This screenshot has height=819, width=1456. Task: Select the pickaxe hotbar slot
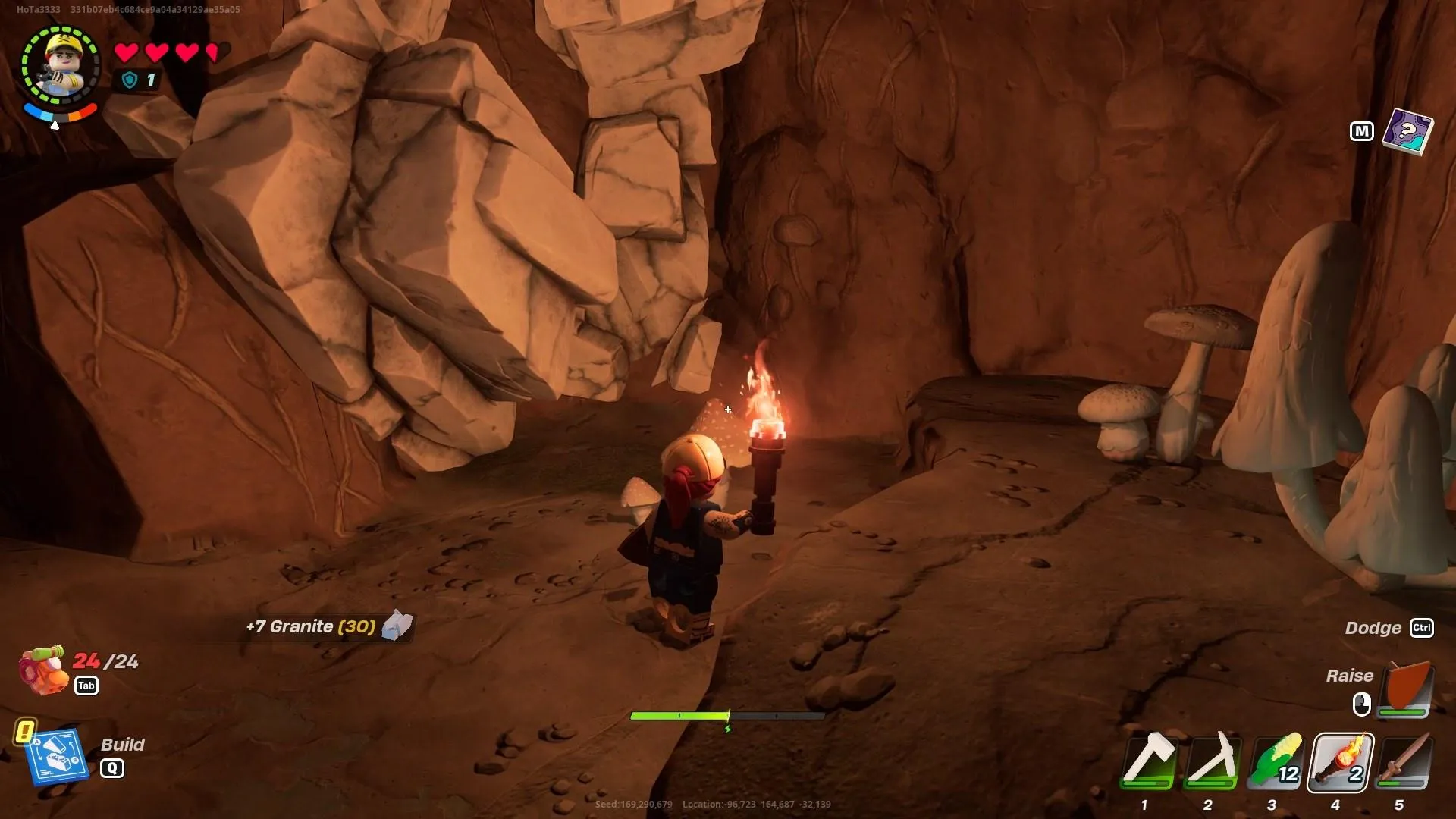1212,761
